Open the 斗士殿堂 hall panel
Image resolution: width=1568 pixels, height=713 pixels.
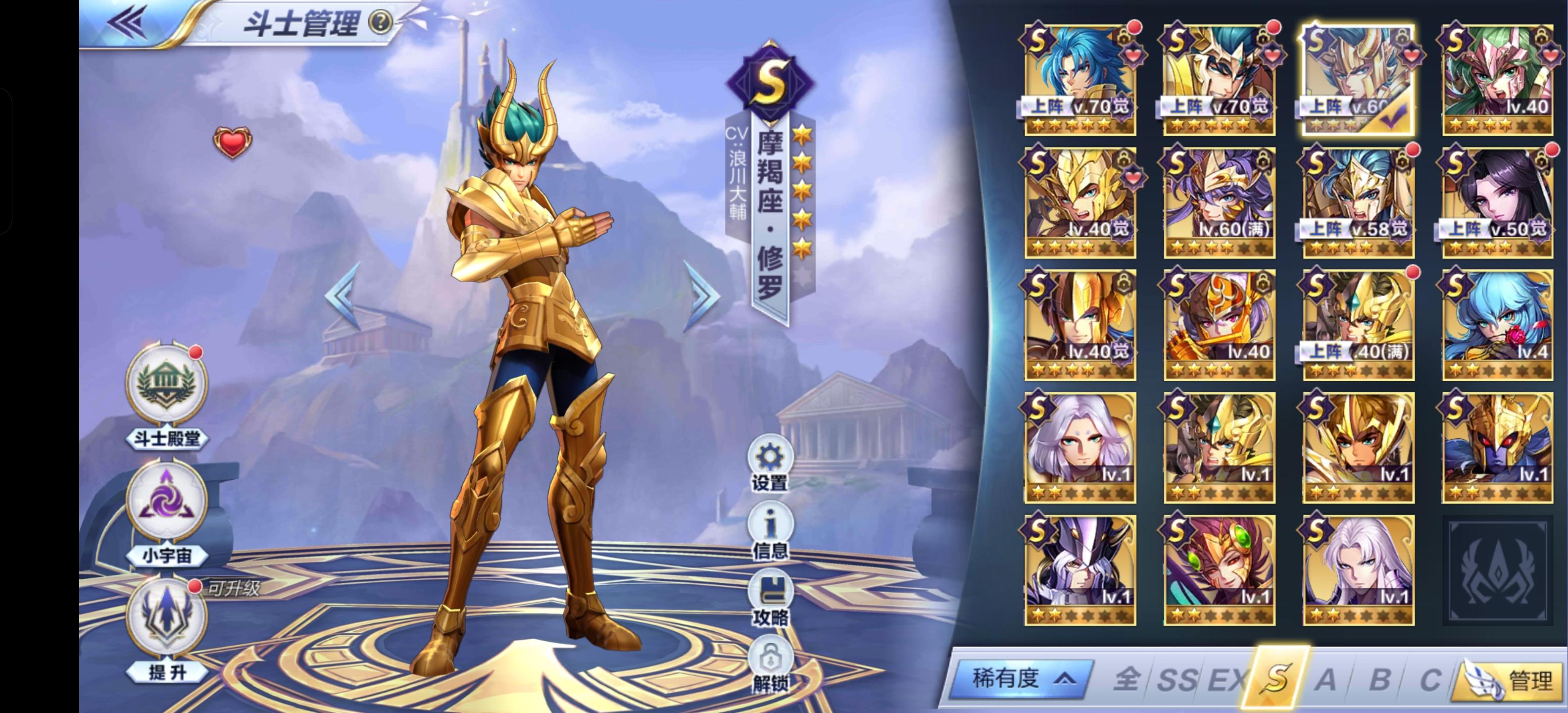168,403
